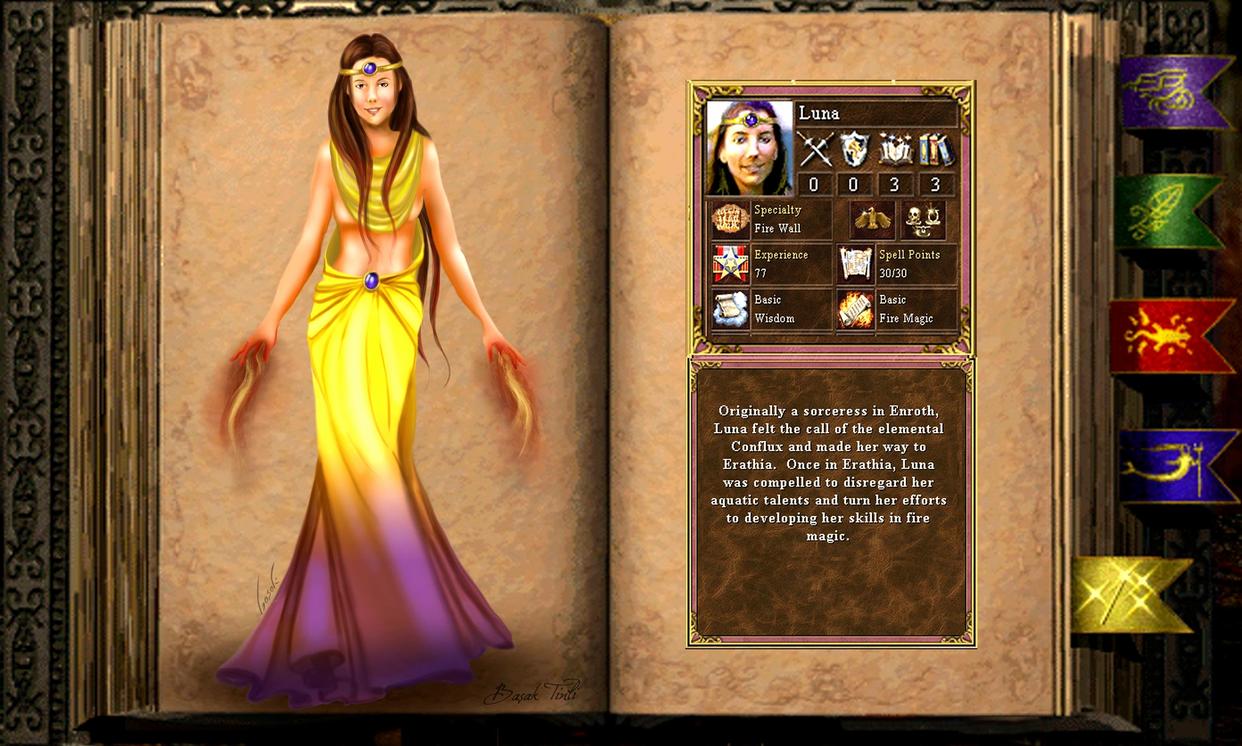The width and height of the screenshot is (1242, 746).
Task: Open the Basic Fire Magic skill icon
Action: click(856, 309)
